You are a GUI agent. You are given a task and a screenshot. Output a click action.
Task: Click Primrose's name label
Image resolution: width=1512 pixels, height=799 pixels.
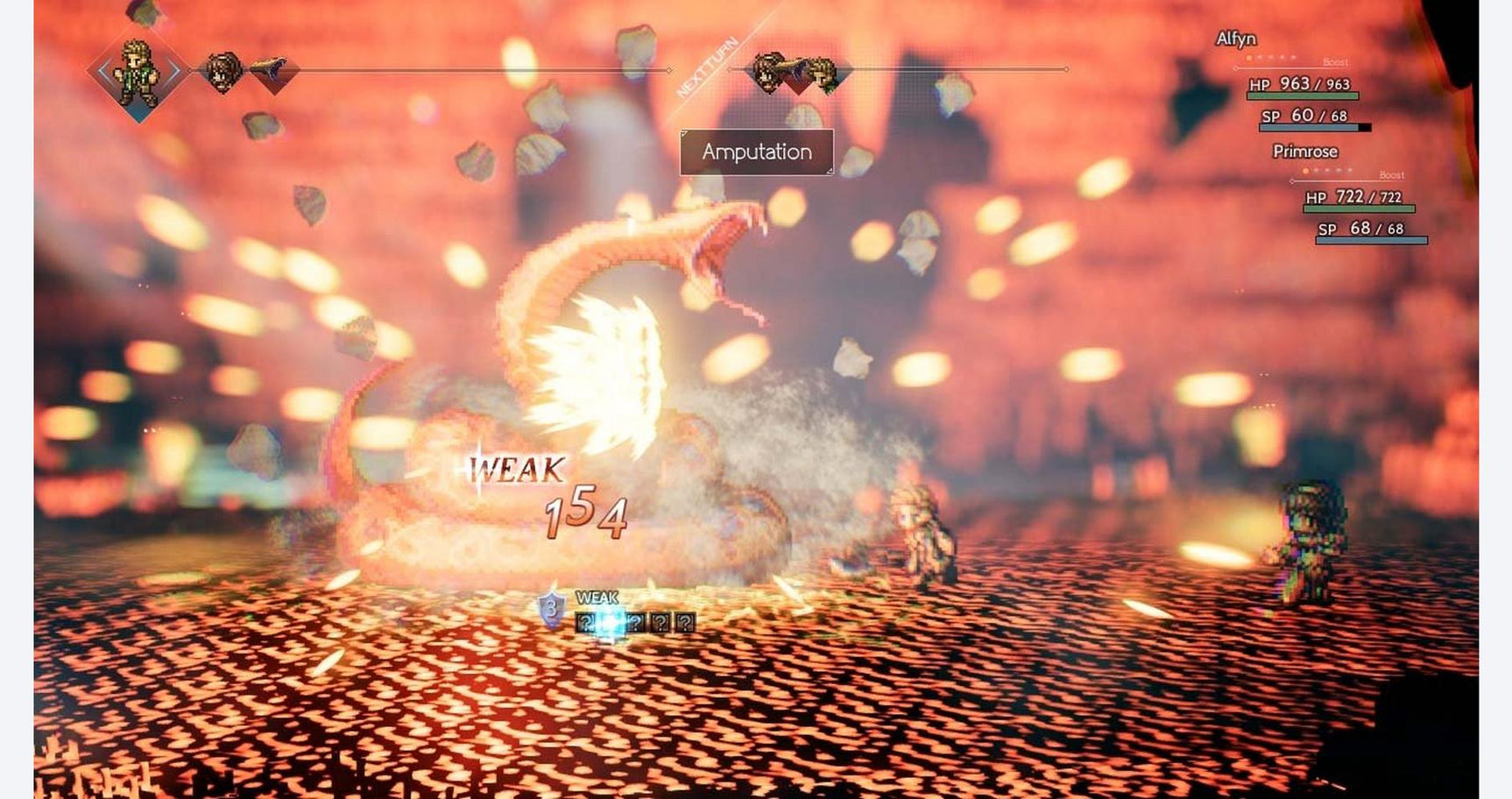point(1305,151)
